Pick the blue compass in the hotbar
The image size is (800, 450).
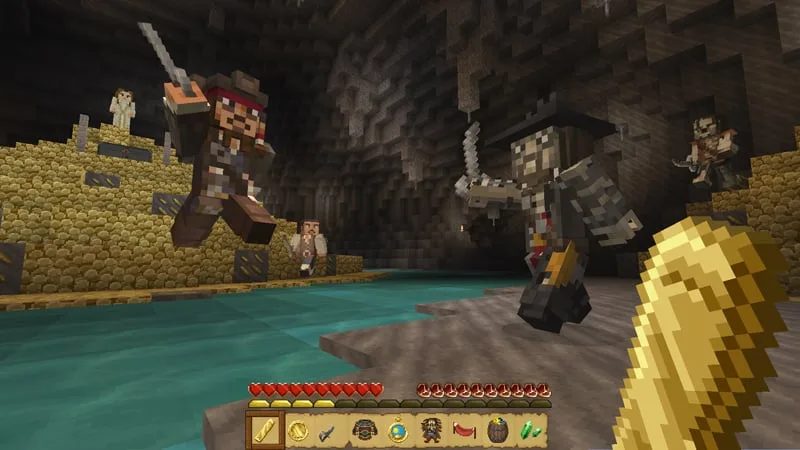[x=397, y=430]
